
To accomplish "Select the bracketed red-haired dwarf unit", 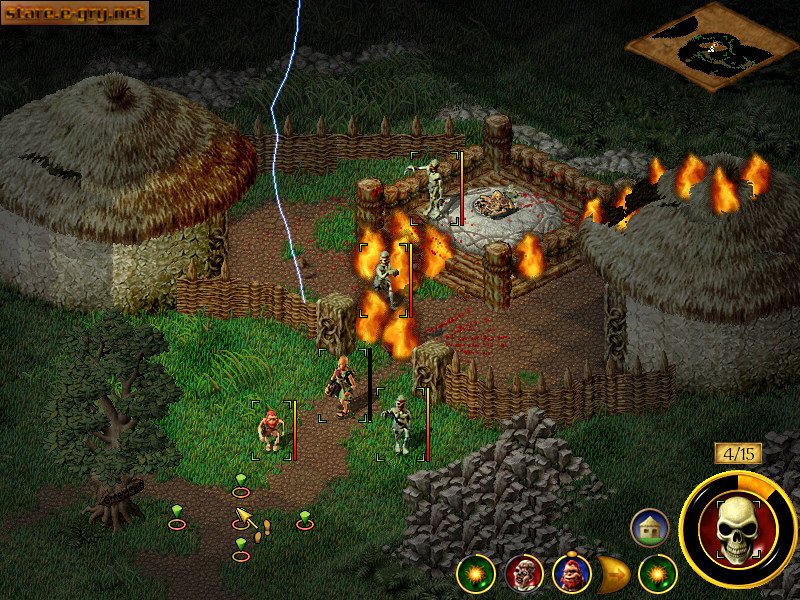I will click(270, 430).
